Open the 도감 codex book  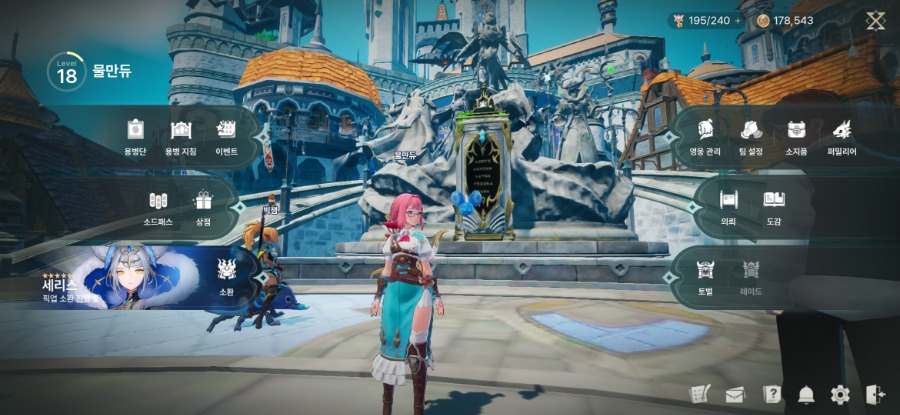pyautogui.click(x=774, y=205)
